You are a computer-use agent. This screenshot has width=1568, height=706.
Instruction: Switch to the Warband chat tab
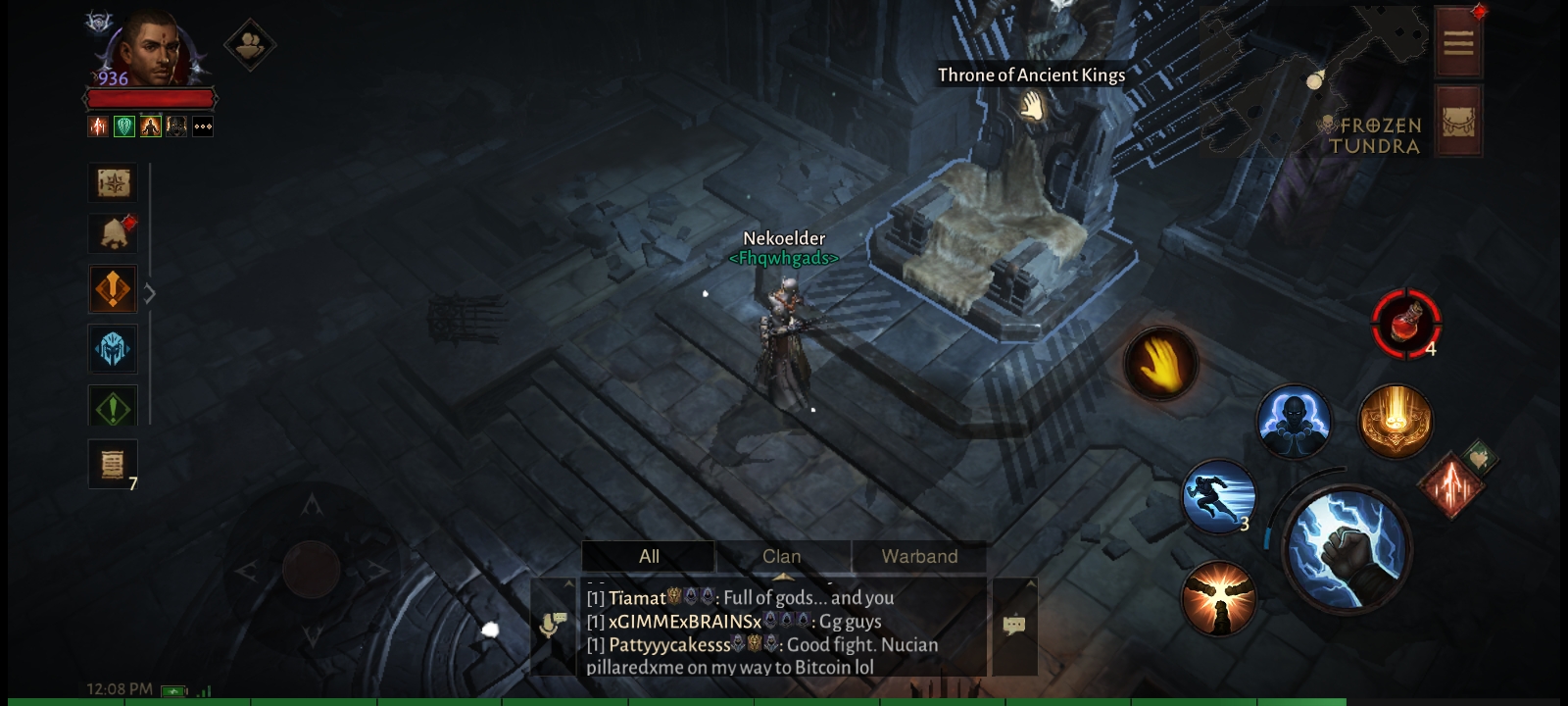click(x=918, y=556)
